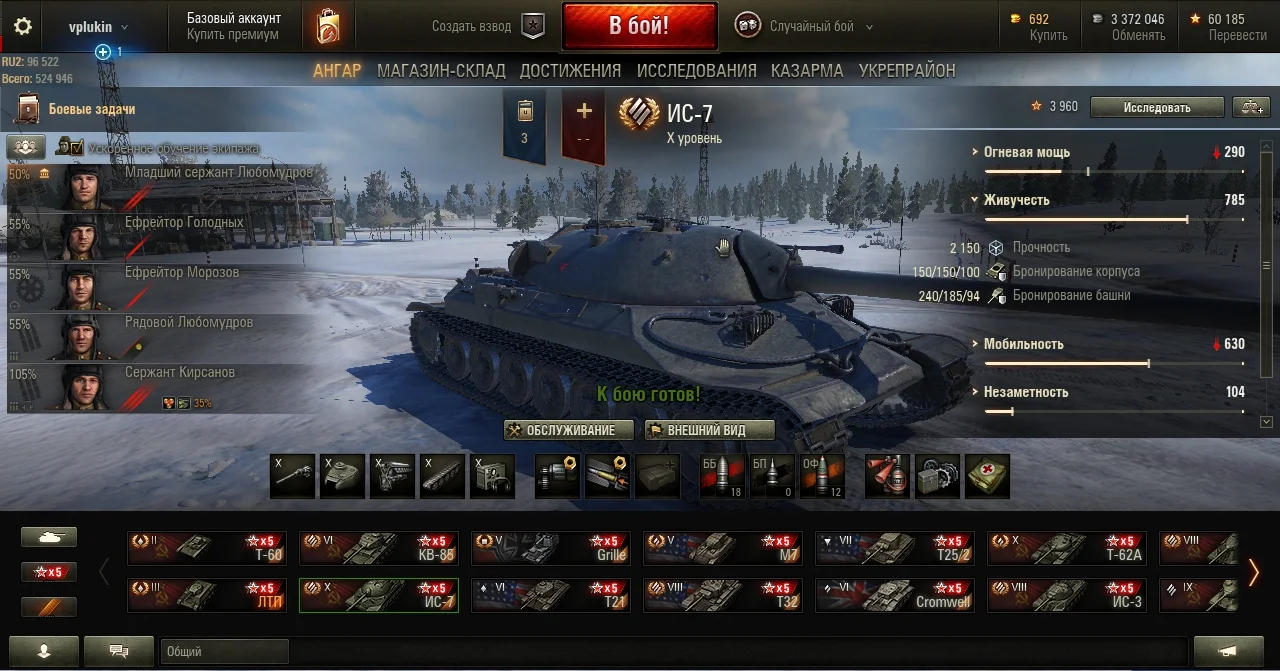This screenshot has height=671, width=1280.
Task: Select the T-62A tank in the carousel
Action: click(1066, 548)
